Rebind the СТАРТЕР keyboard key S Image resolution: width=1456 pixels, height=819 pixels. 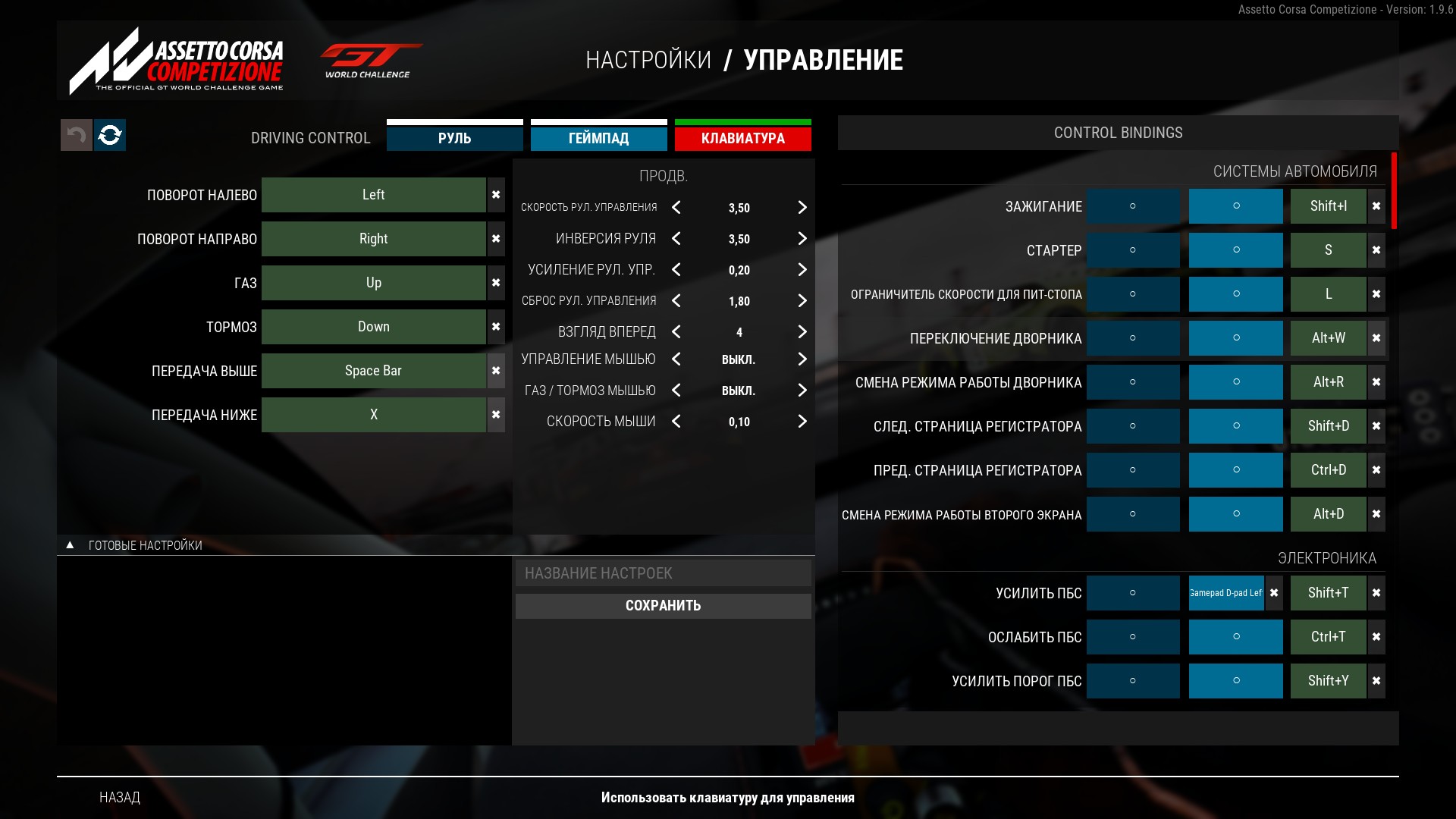1328,250
